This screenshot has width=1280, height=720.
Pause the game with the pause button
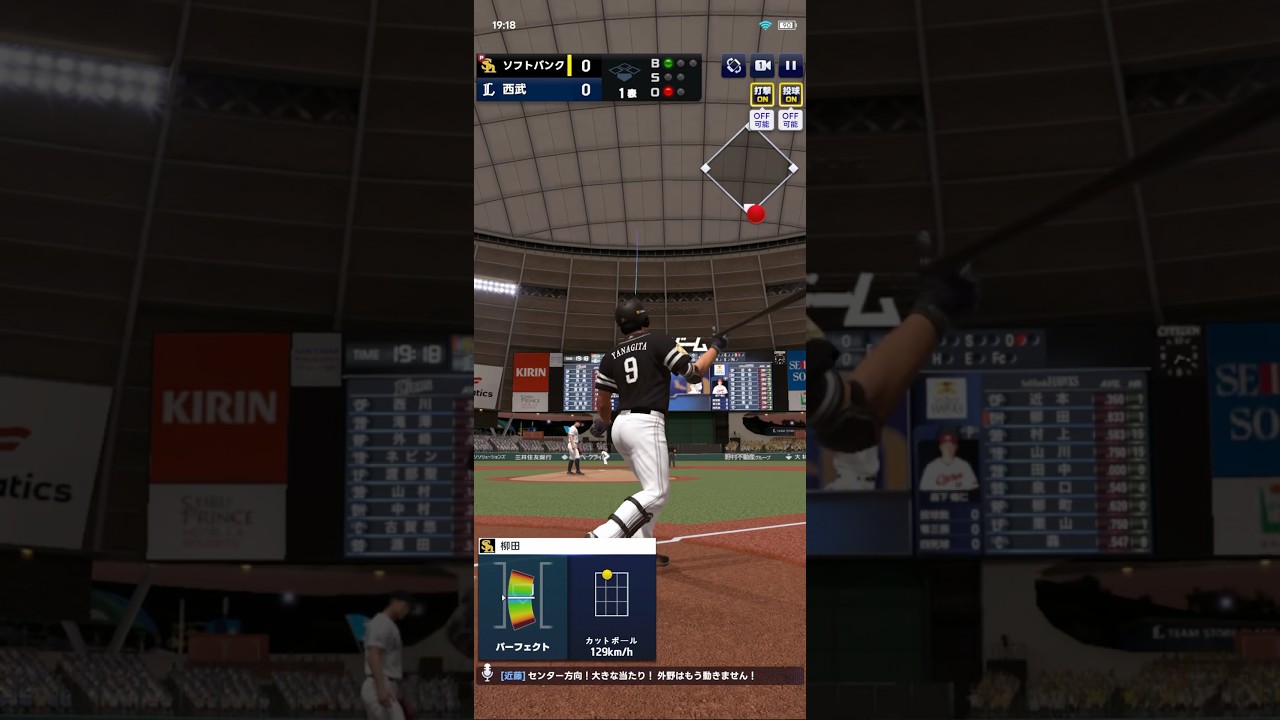[790, 66]
